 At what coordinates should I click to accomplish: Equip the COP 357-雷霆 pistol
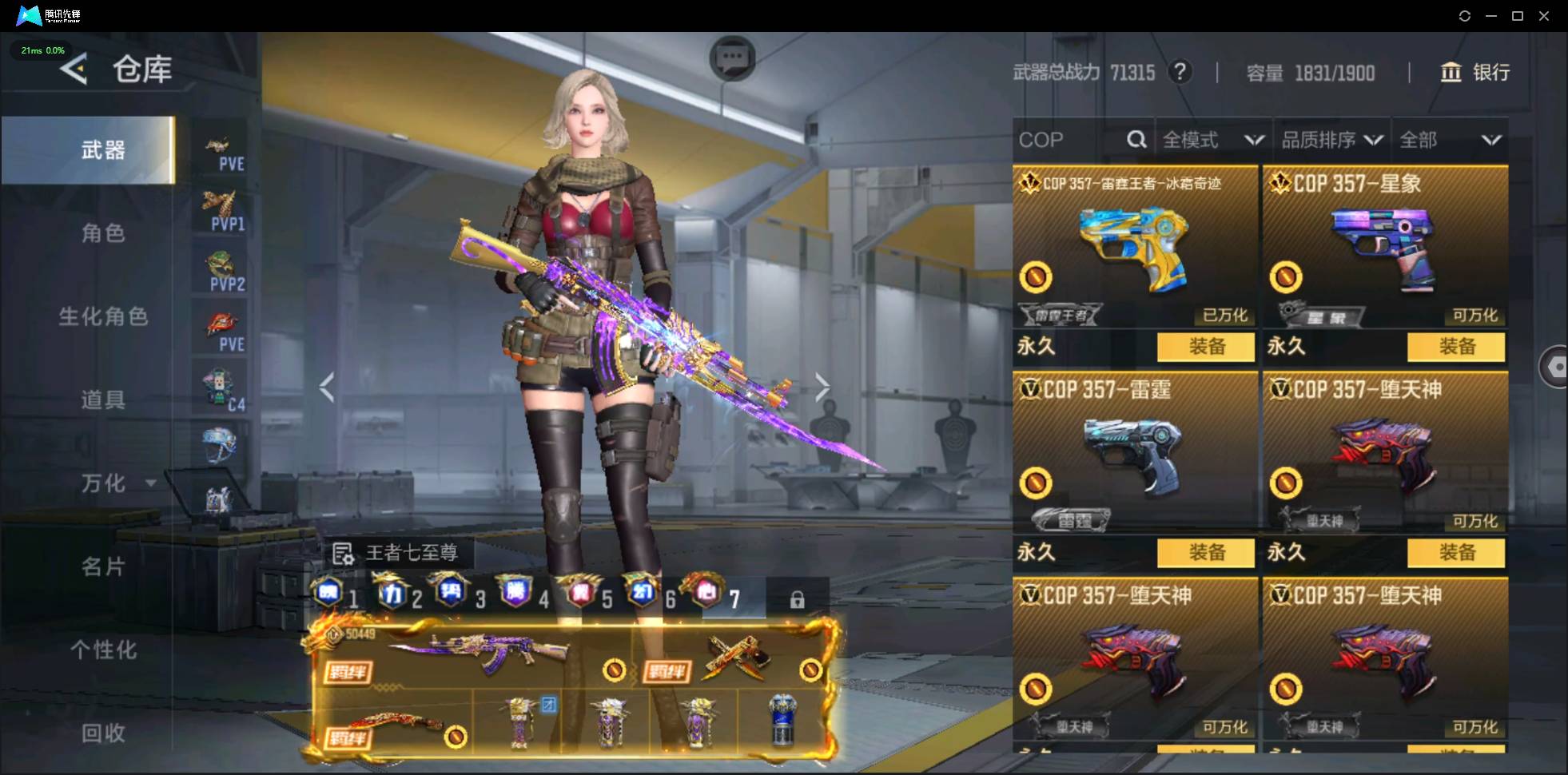[x=1205, y=552]
